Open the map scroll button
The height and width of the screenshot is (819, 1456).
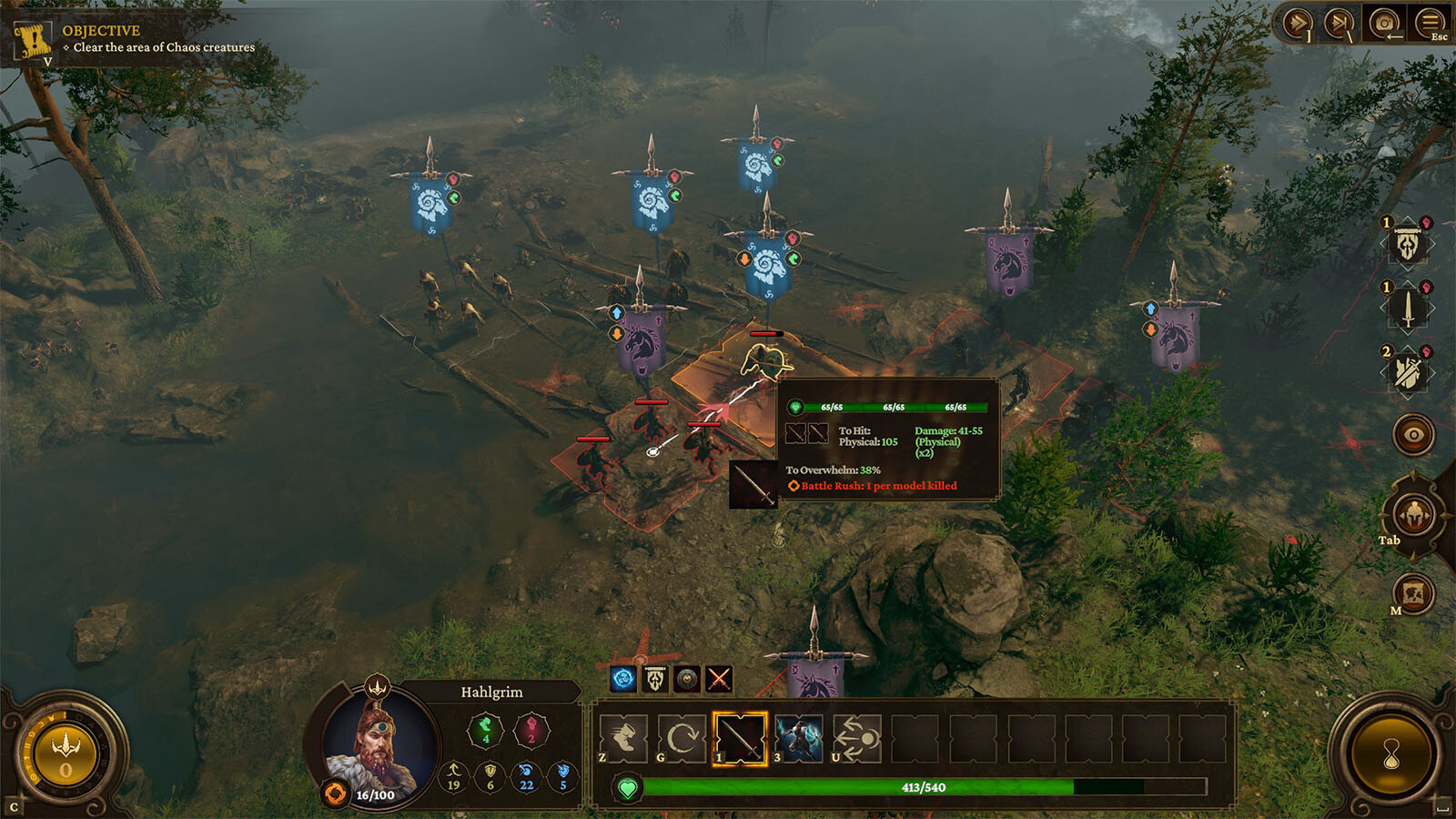point(1413,594)
